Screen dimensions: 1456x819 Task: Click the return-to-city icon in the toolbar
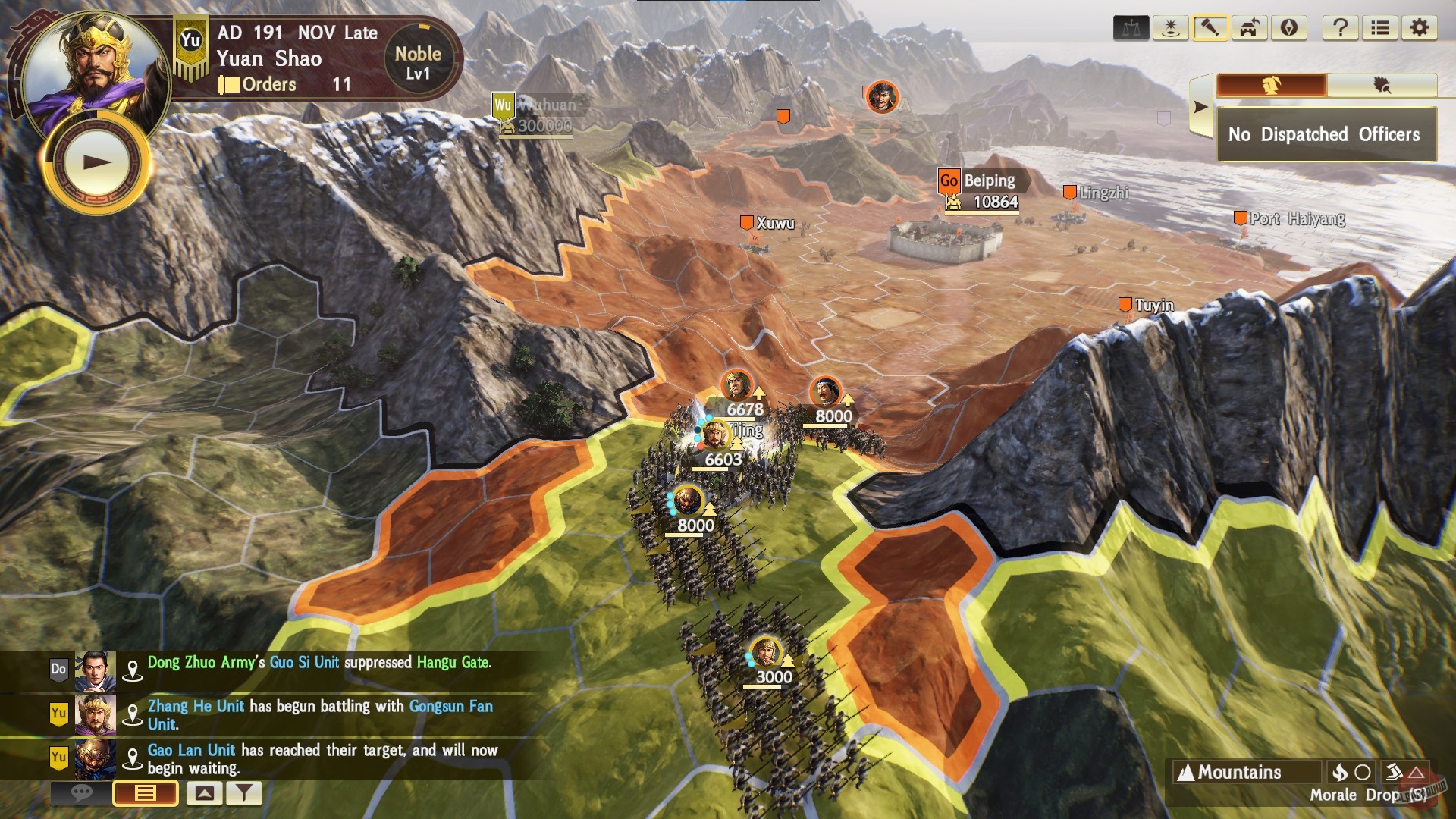point(1250,28)
